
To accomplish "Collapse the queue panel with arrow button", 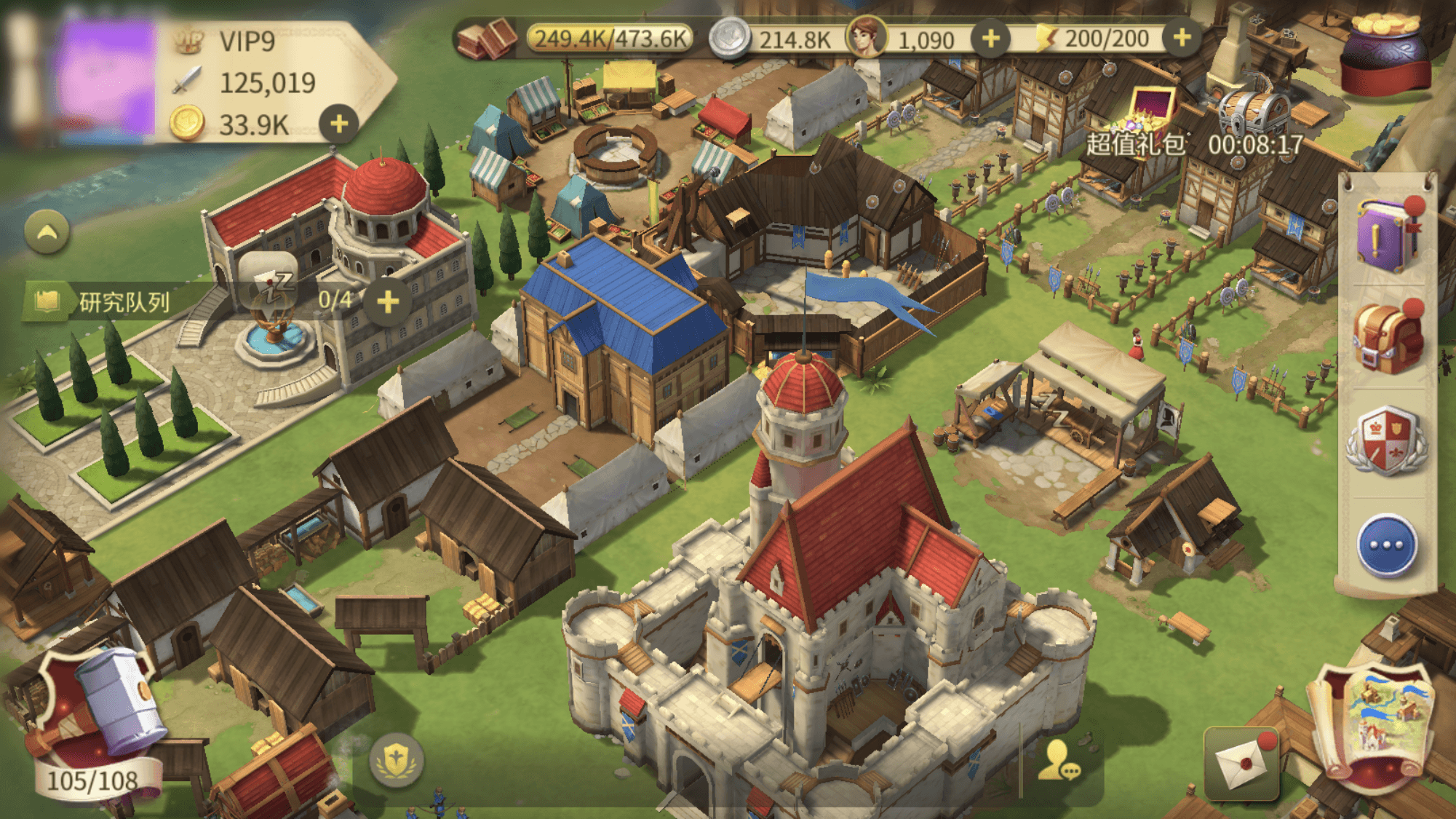I will [47, 233].
